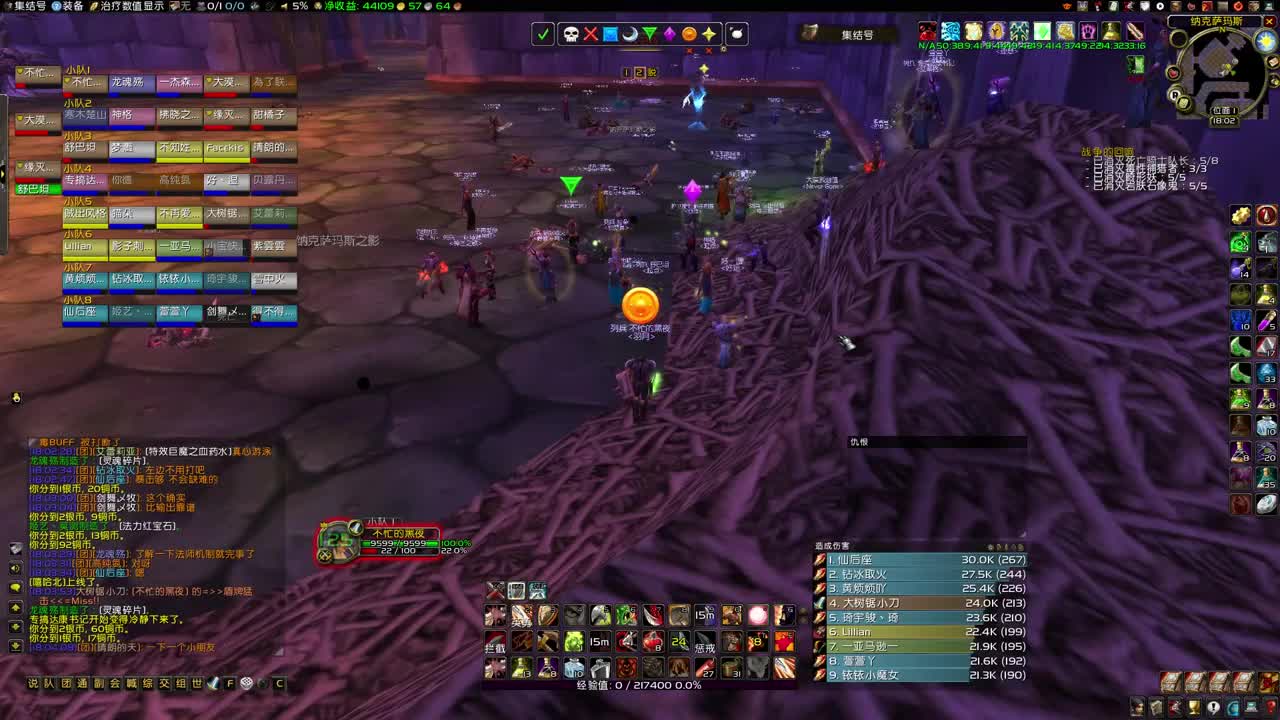Select the 拦截 ability on the action bar
1280x720 pixels.
(x=494, y=641)
